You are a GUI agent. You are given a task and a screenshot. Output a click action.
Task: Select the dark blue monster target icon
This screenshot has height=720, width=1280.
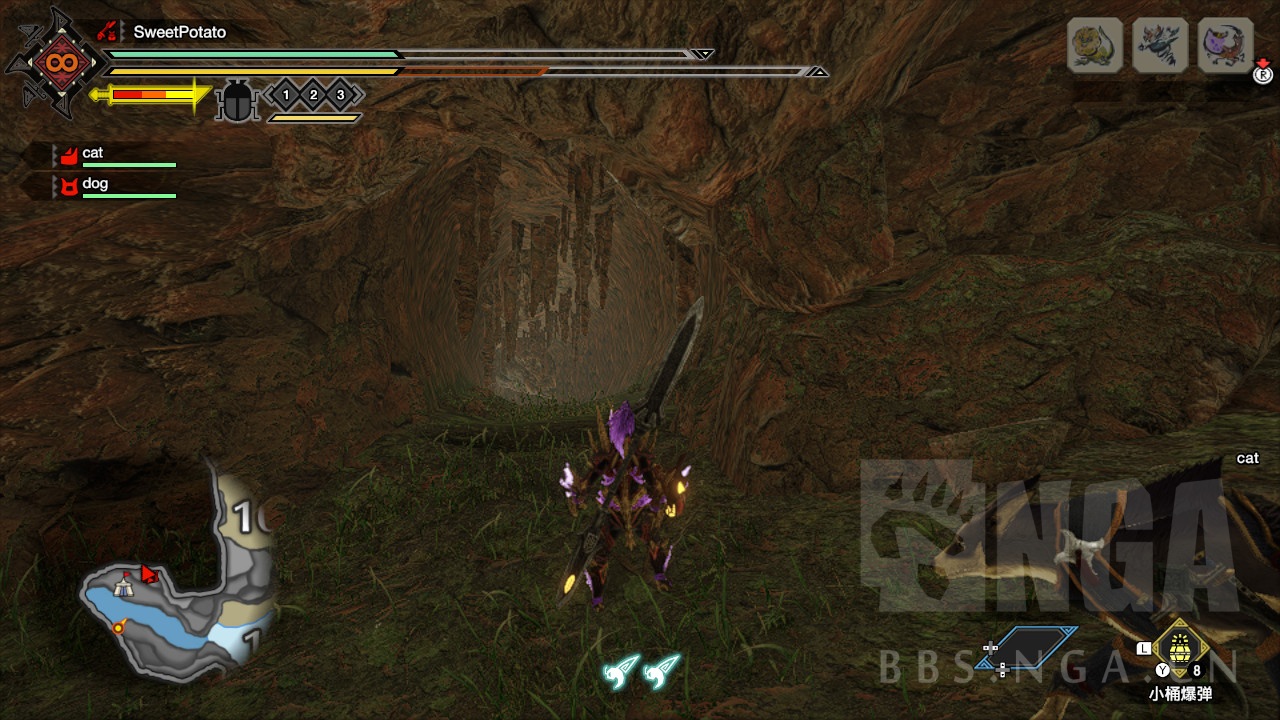coord(1160,46)
